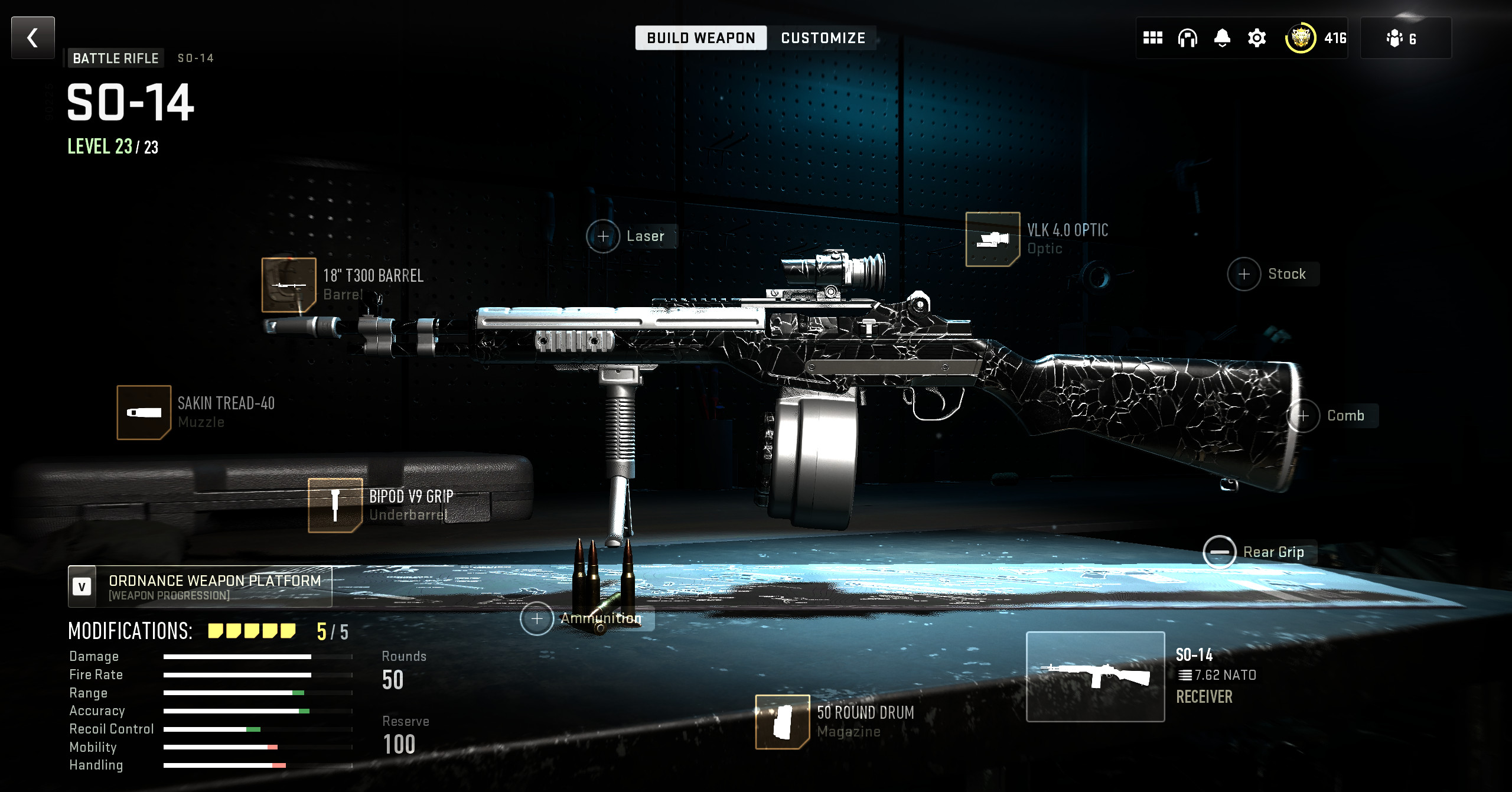
Task: Select the Build Weapon tab
Action: pyautogui.click(x=701, y=38)
